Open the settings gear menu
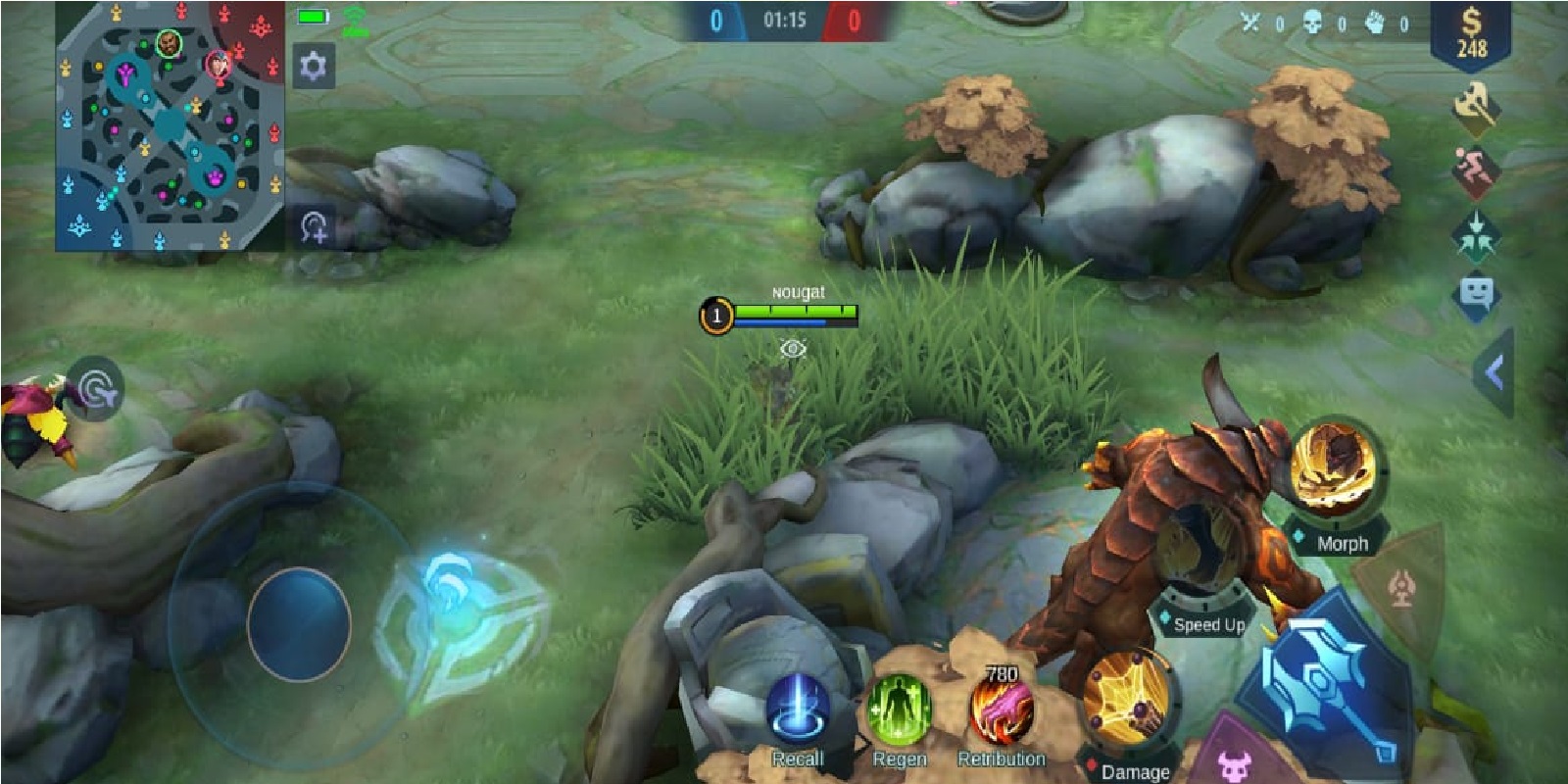The height and width of the screenshot is (784, 1568). 314,67
